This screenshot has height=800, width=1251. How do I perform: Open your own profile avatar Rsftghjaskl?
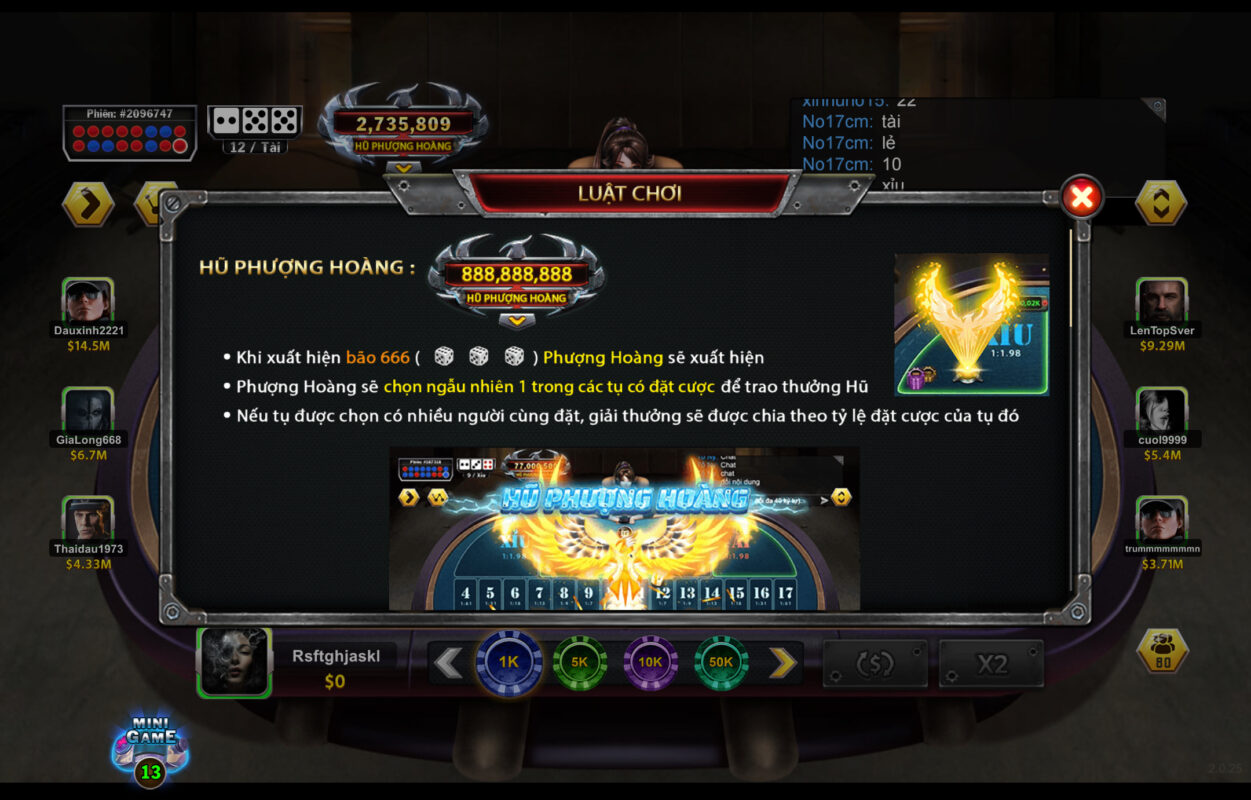point(235,662)
